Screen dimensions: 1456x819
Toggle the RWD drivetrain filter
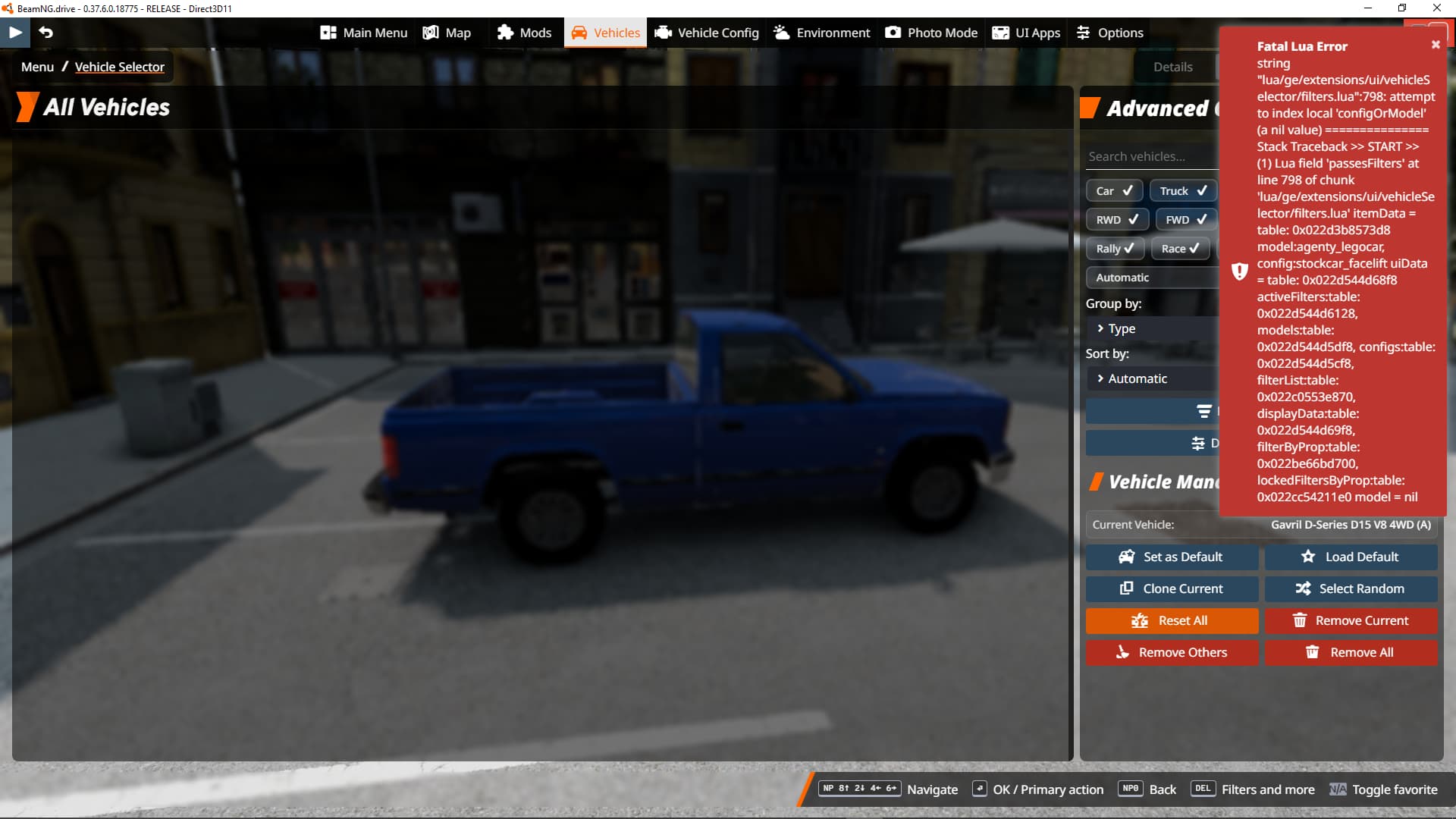tap(1116, 220)
